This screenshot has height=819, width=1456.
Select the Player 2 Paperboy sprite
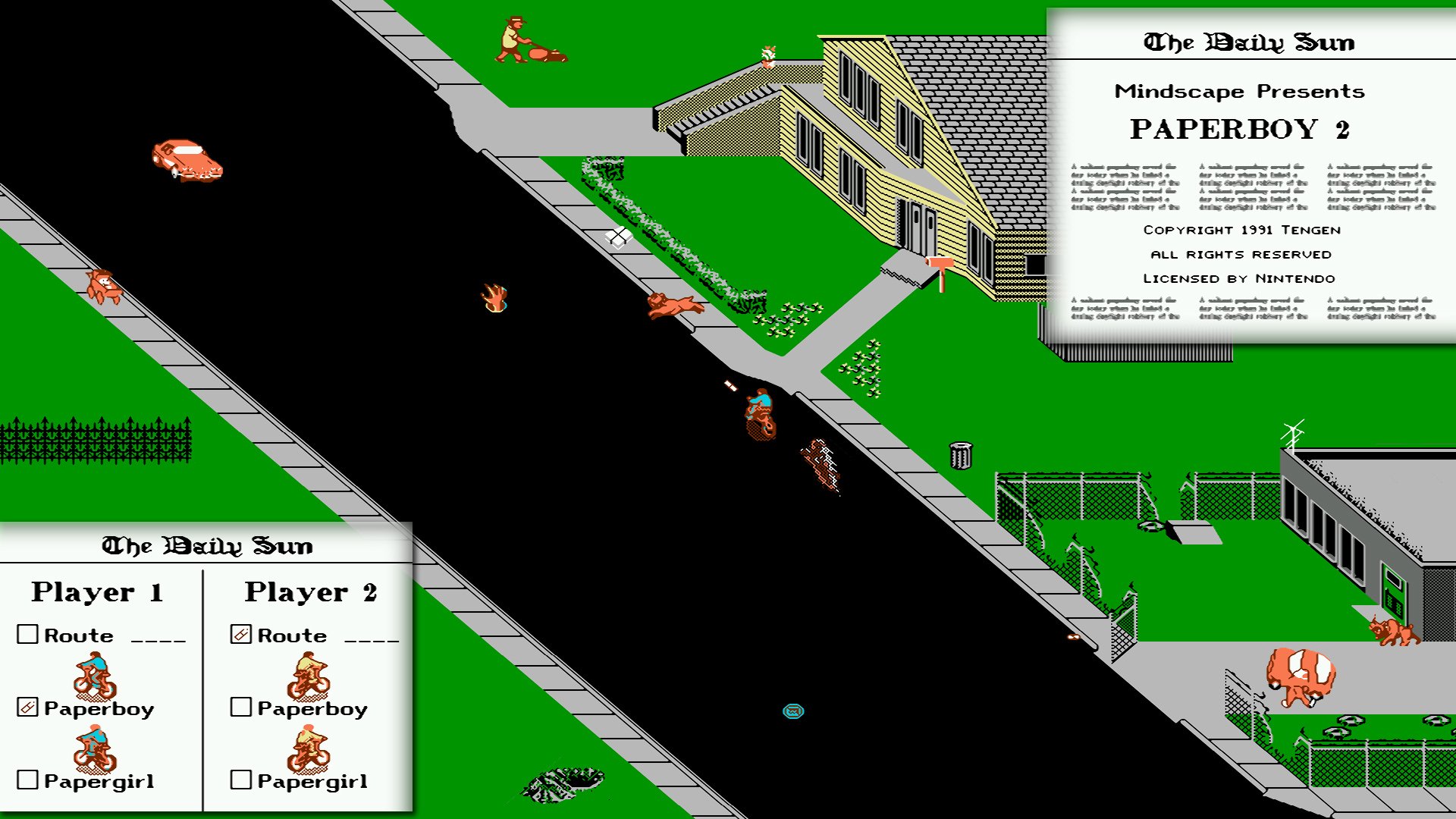click(x=306, y=677)
